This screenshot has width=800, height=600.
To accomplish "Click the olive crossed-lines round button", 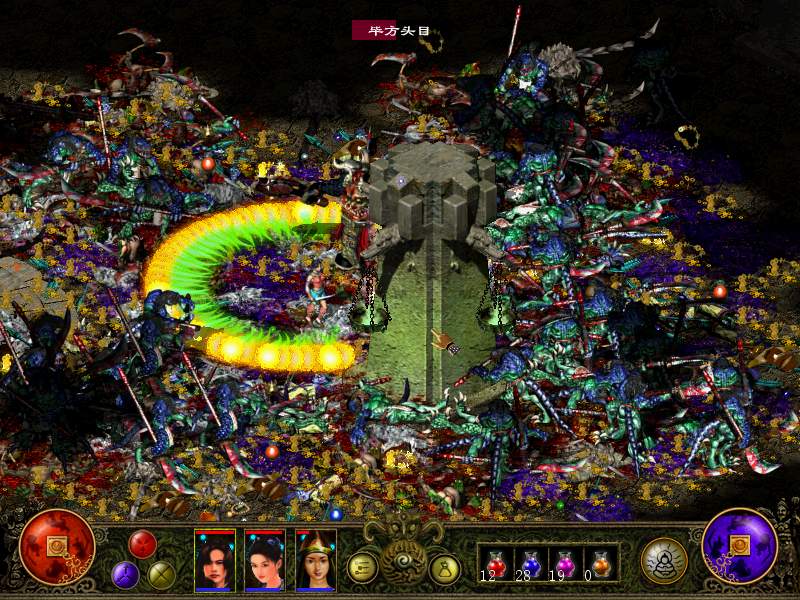I will (x=161, y=574).
